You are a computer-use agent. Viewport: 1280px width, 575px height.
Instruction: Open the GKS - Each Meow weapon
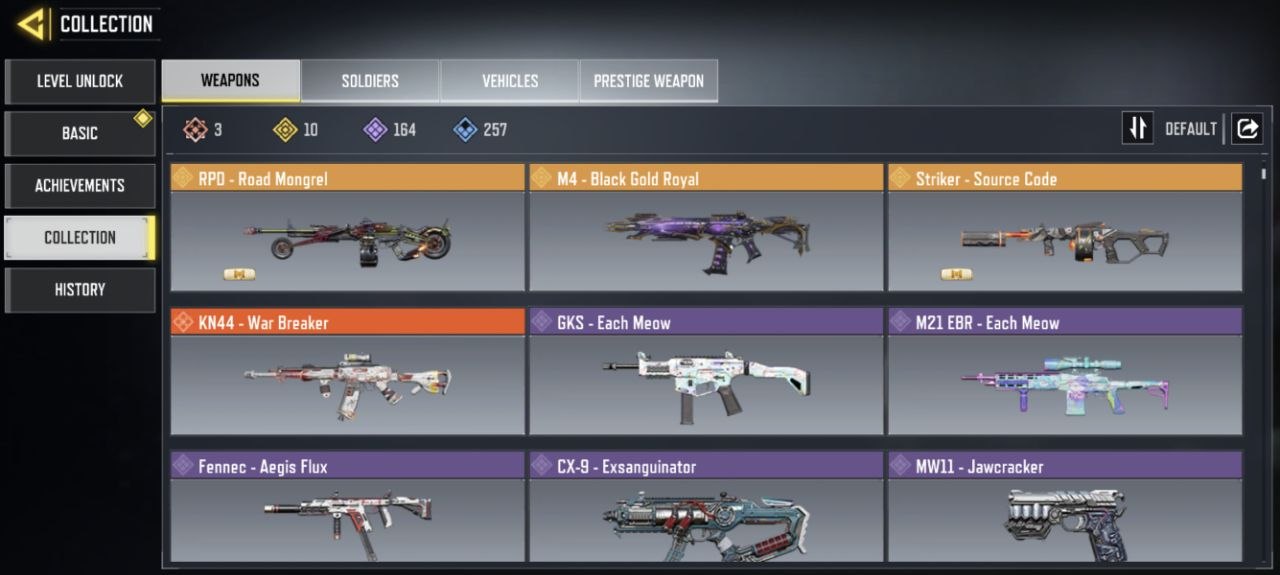(706, 372)
